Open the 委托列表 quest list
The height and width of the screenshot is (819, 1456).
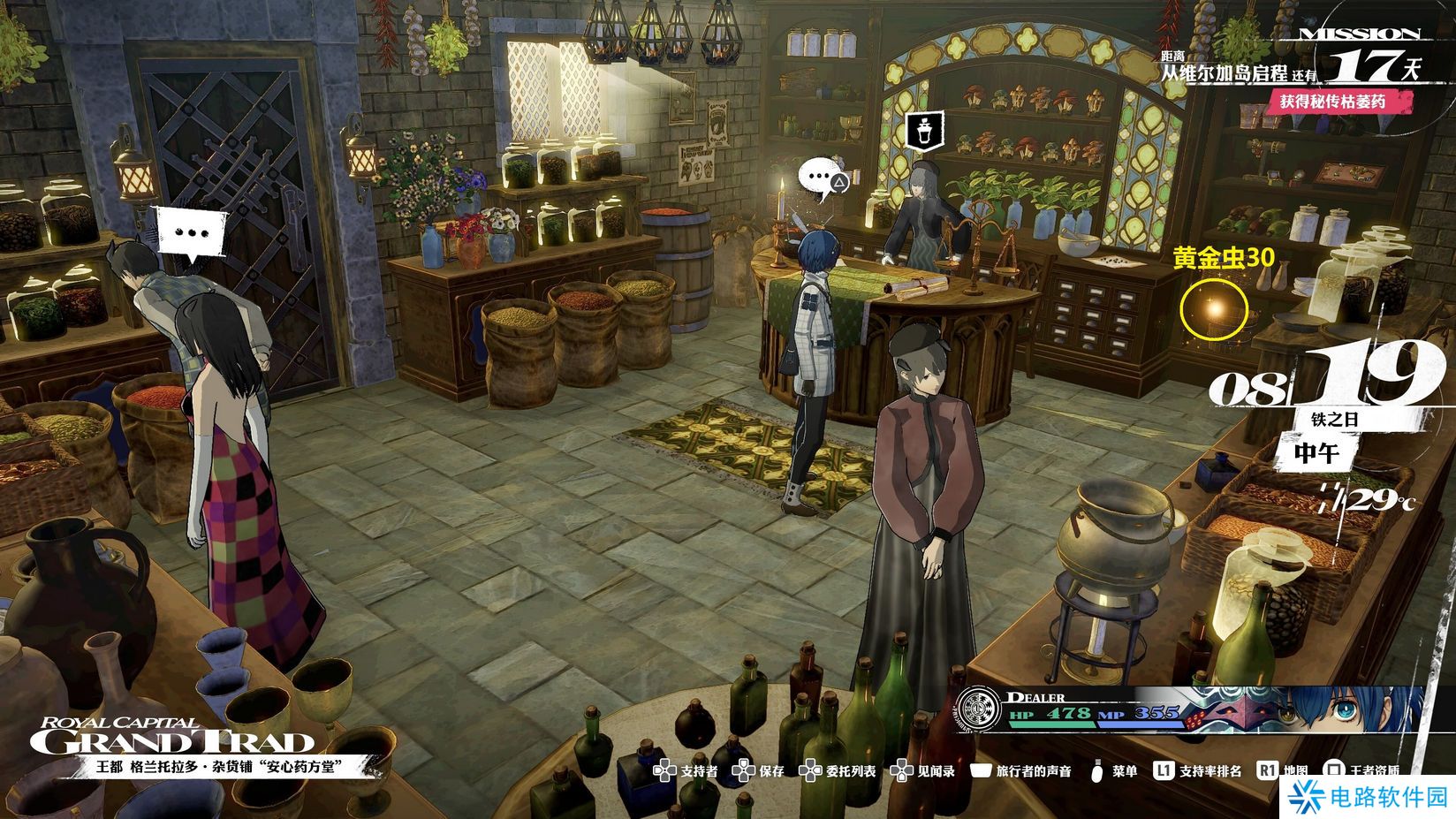[838, 771]
